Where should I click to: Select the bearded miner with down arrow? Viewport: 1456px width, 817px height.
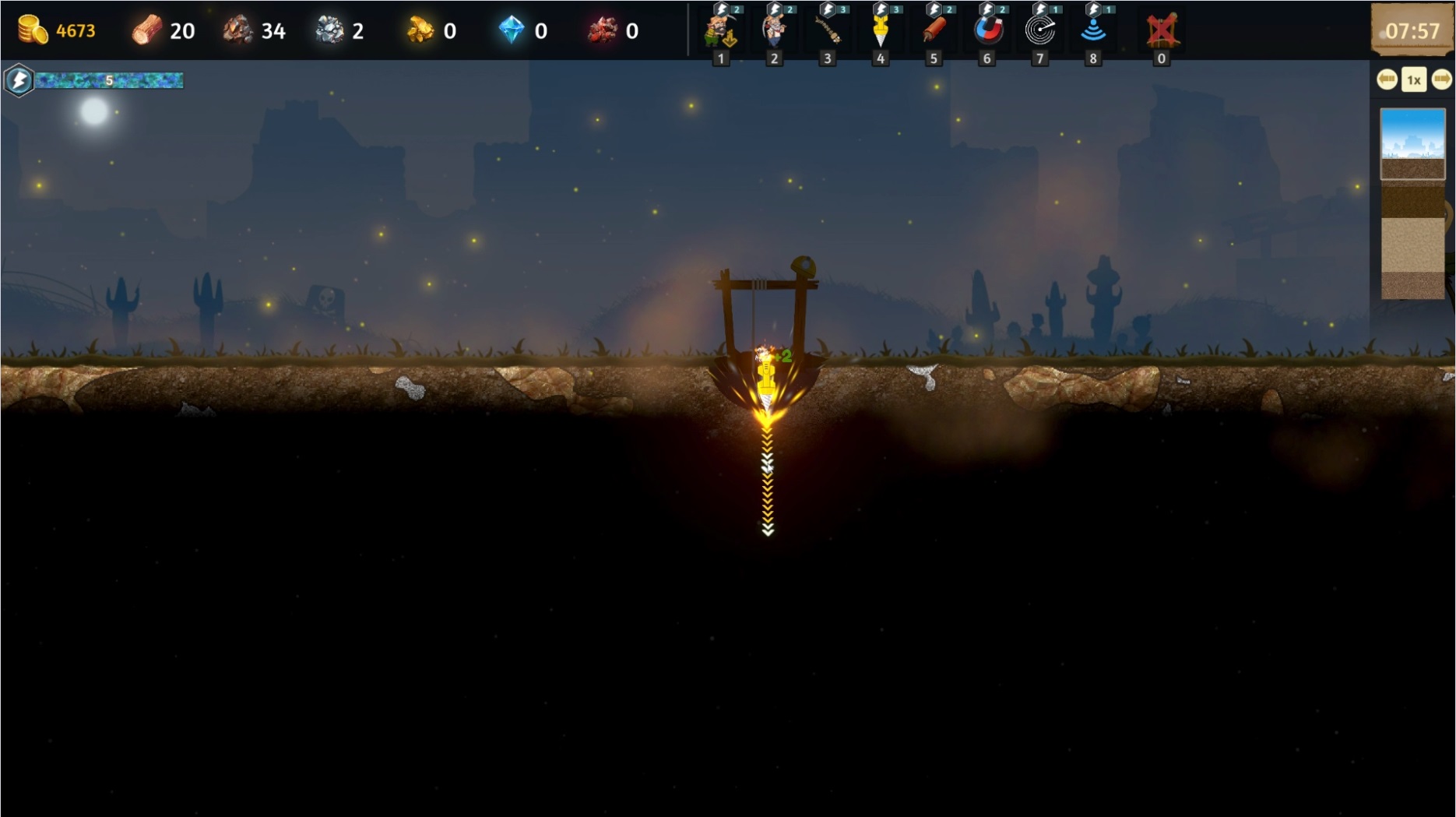tap(721, 31)
